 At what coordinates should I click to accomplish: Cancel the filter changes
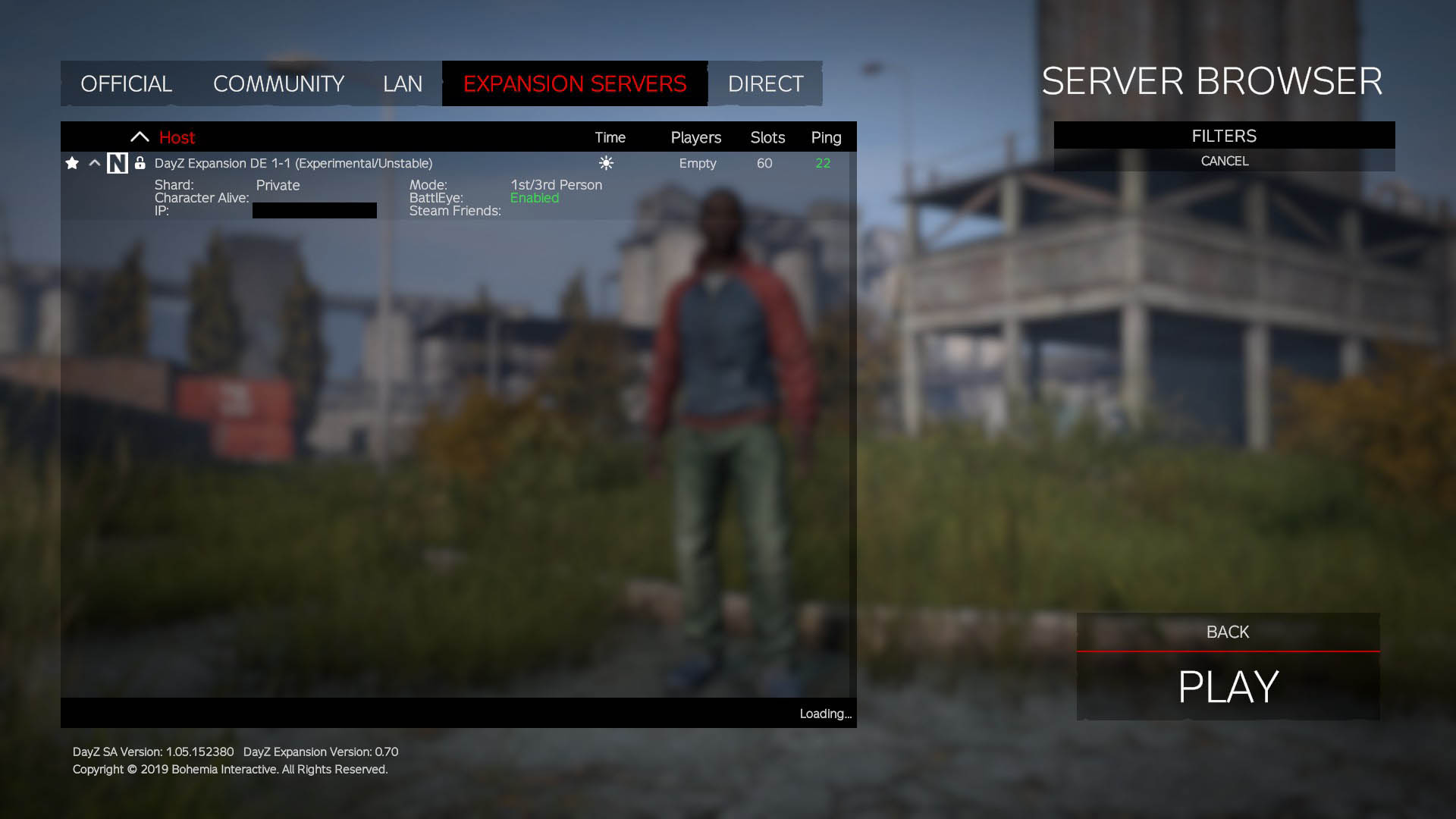(x=1224, y=161)
